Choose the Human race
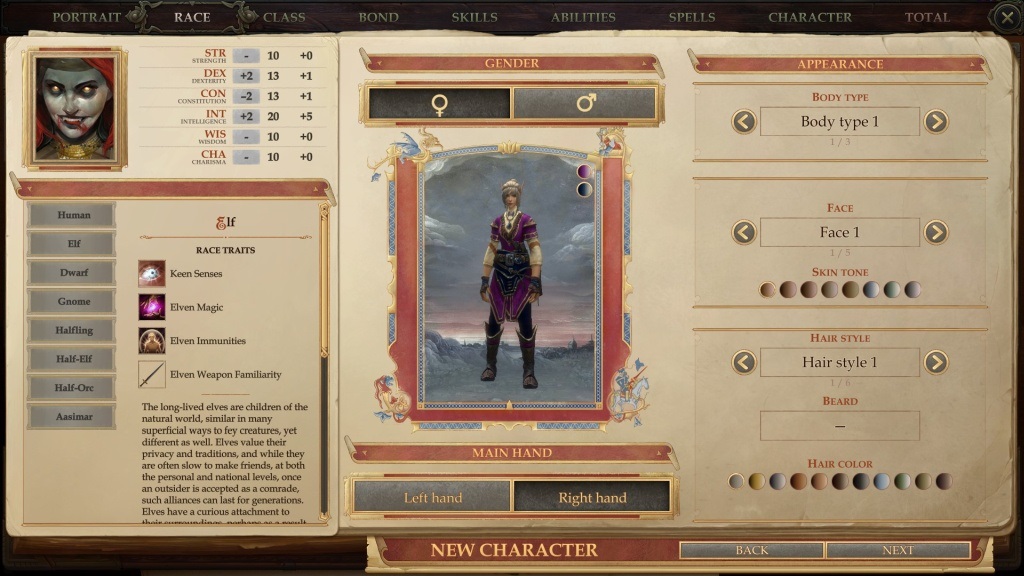The height and width of the screenshot is (576, 1024). click(x=72, y=215)
